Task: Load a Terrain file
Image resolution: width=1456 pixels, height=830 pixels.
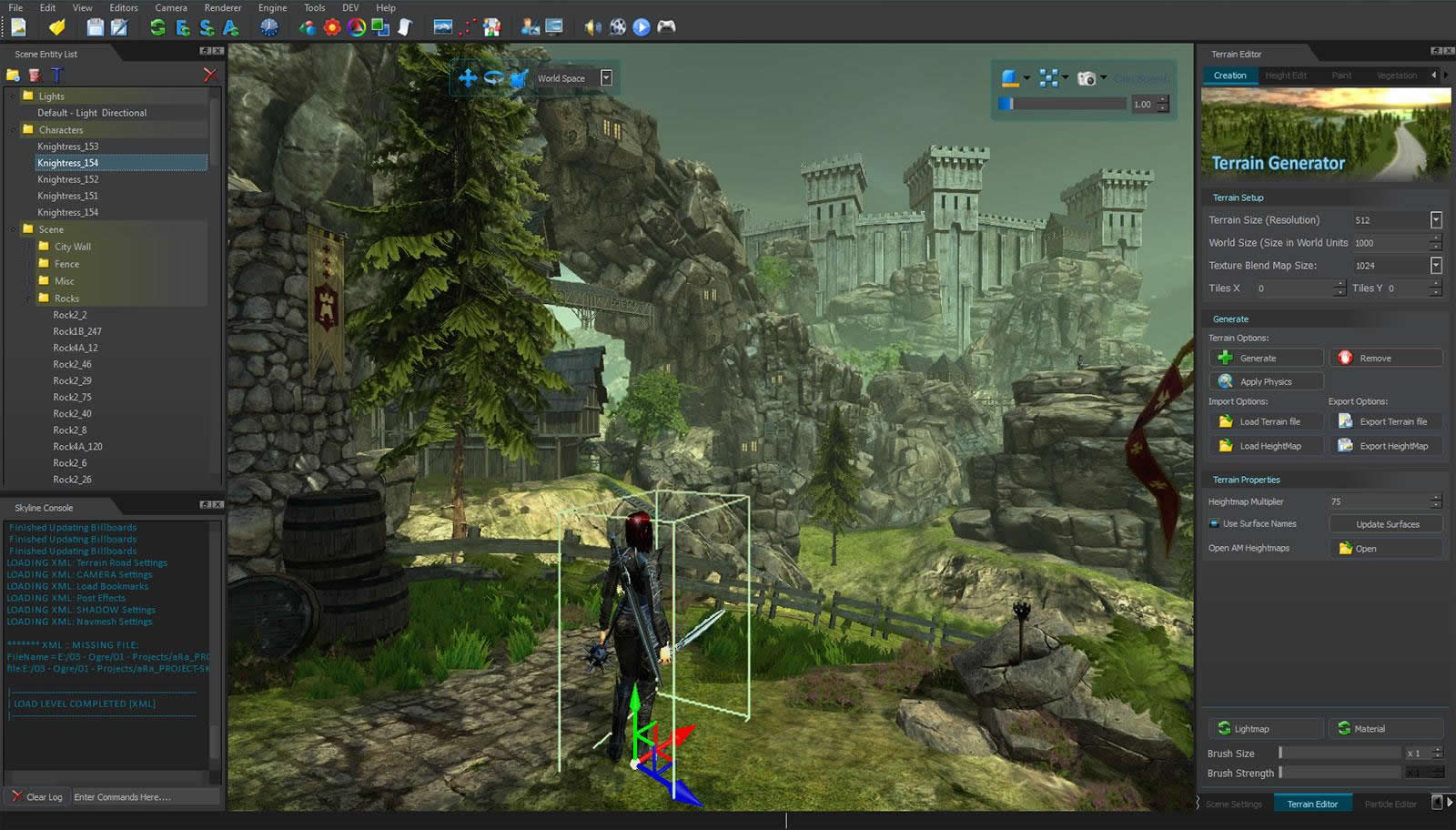Action: pyautogui.click(x=1266, y=422)
